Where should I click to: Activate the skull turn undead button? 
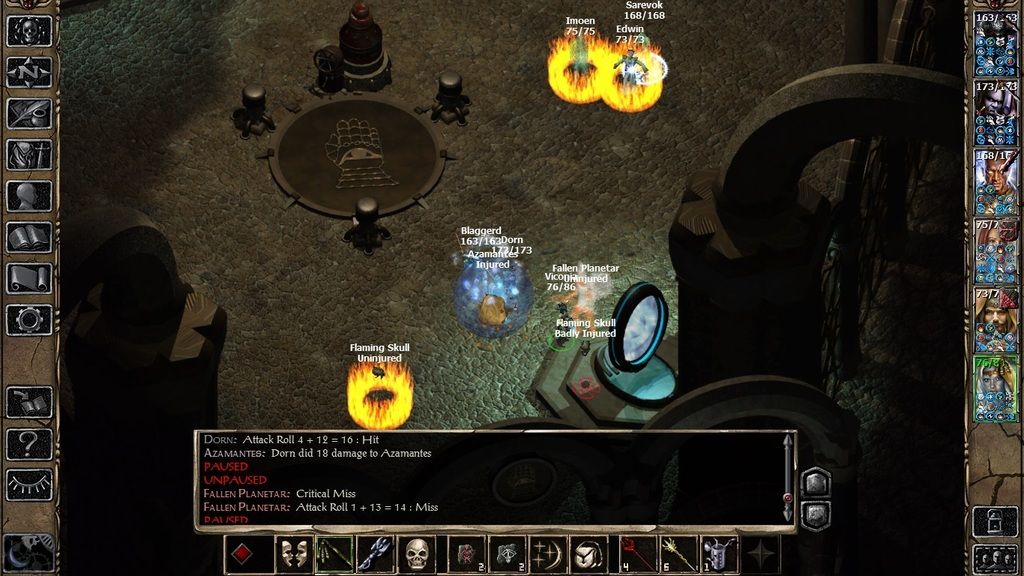417,555
